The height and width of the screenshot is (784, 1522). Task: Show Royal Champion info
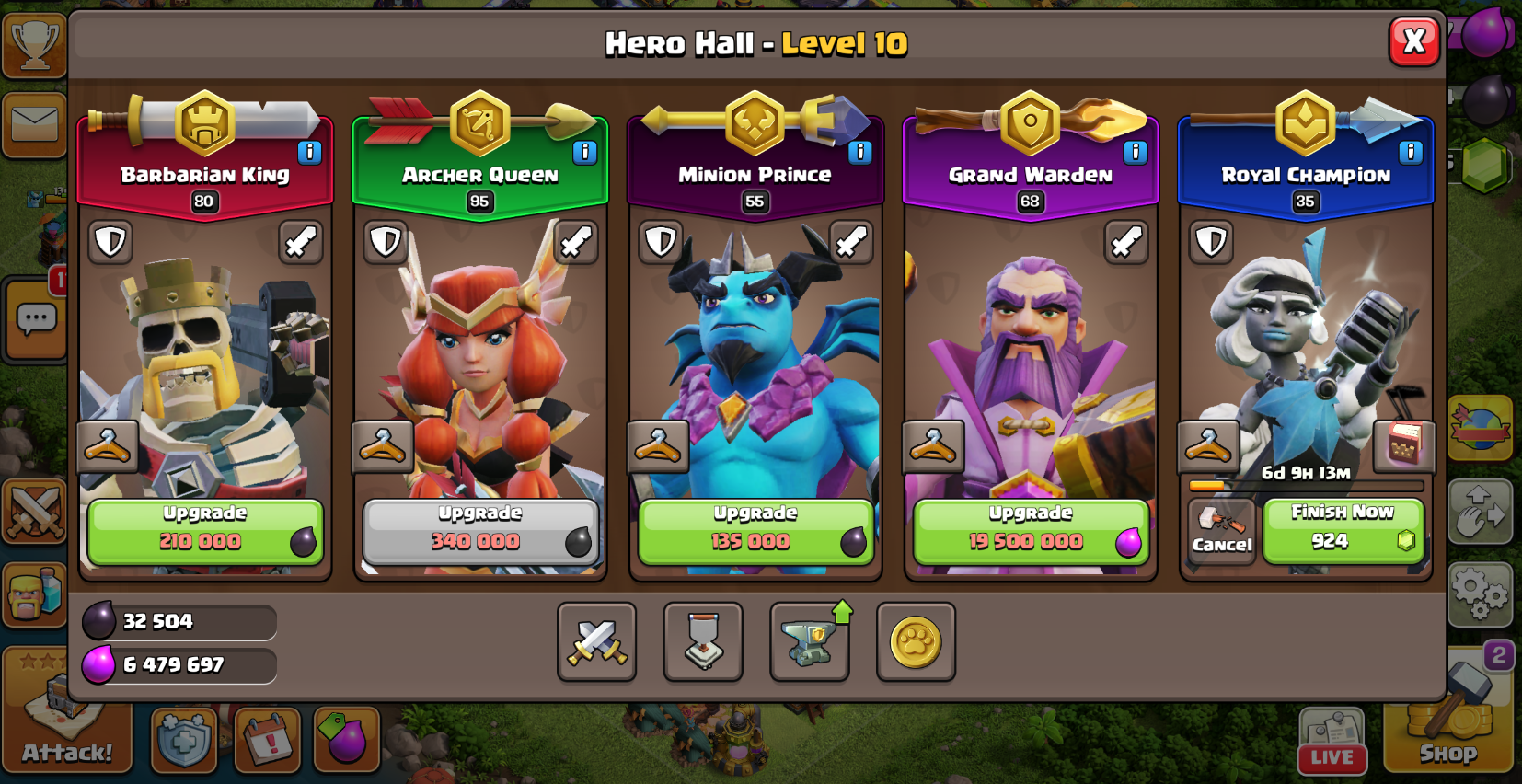point(1410,152)
